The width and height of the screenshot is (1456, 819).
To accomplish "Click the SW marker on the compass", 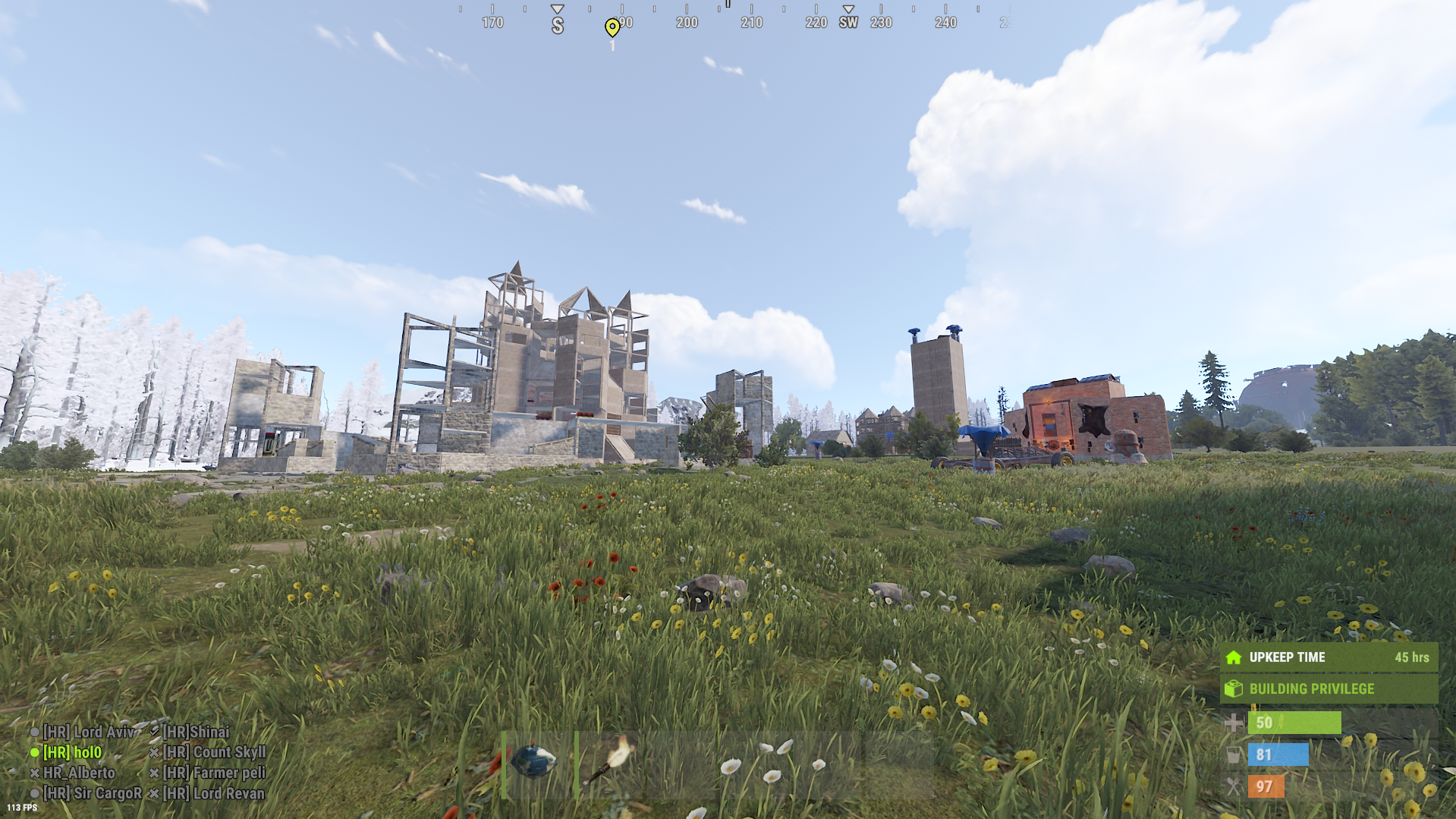I will 847,23.
